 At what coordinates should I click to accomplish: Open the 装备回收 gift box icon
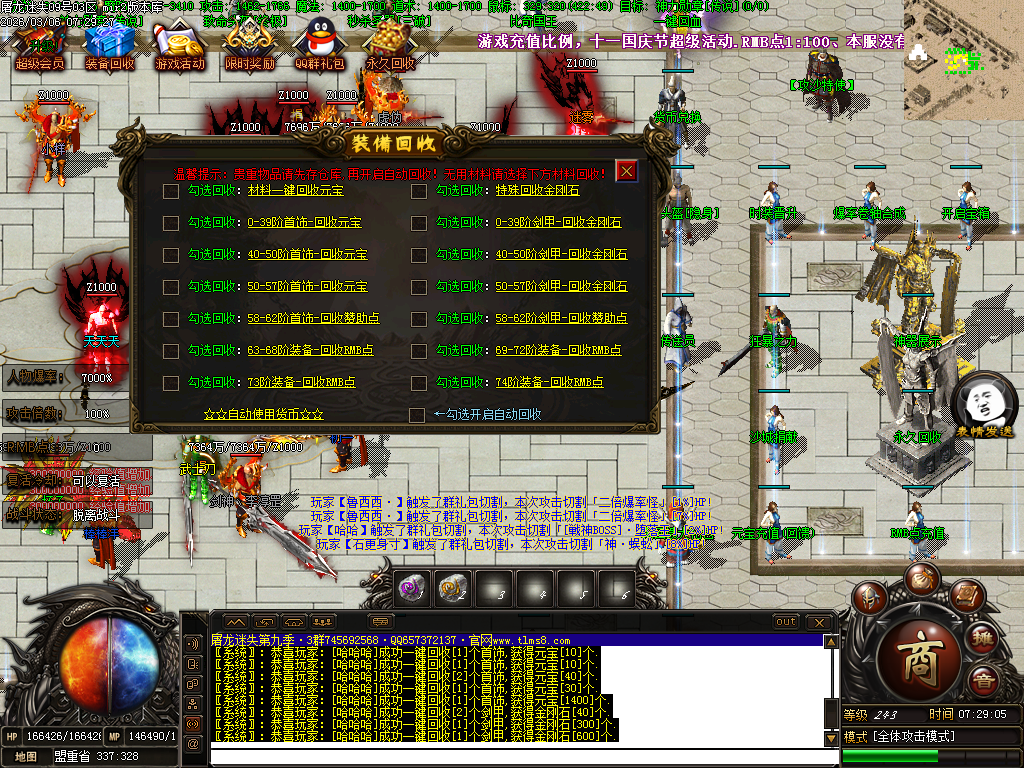[x=110, y=47]
